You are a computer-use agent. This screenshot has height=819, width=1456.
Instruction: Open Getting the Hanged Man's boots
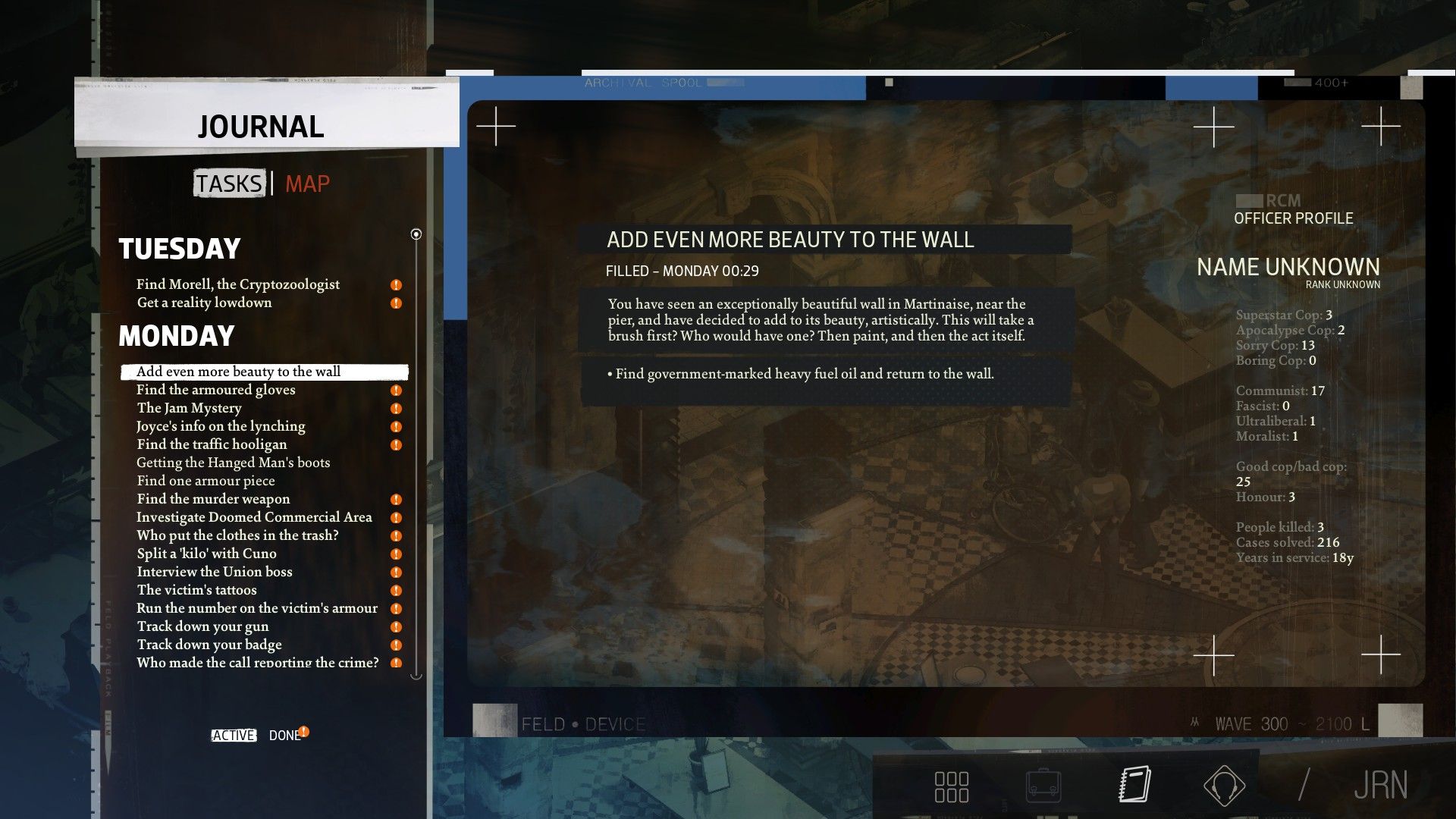(233, 463)
